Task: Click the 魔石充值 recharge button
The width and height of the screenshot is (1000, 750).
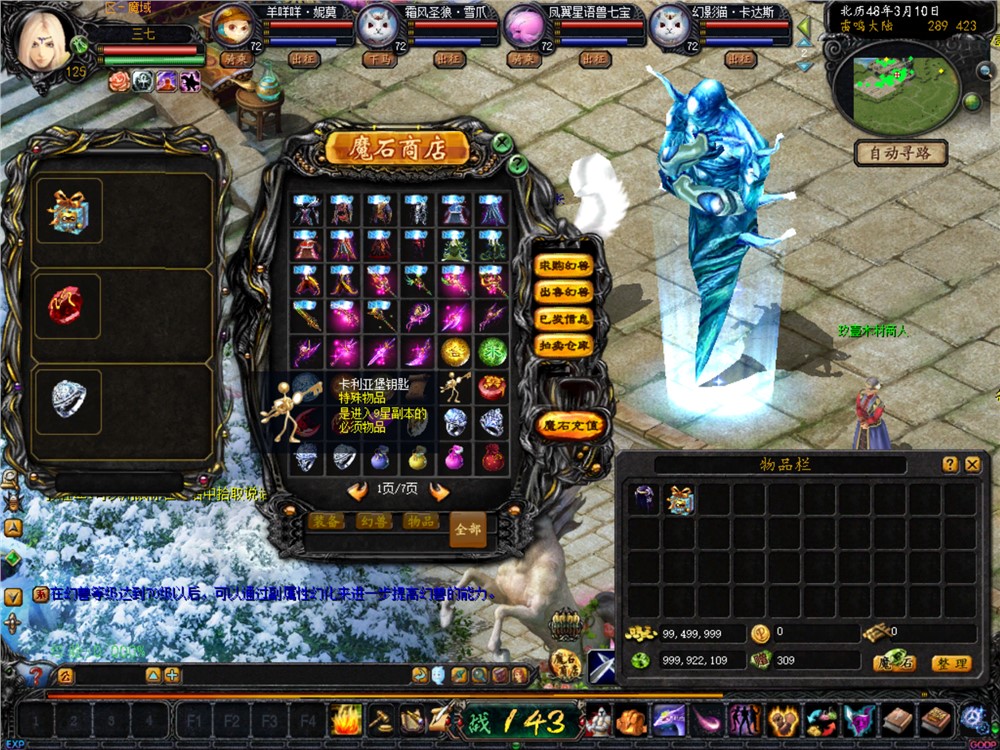Action: (570, 426)
